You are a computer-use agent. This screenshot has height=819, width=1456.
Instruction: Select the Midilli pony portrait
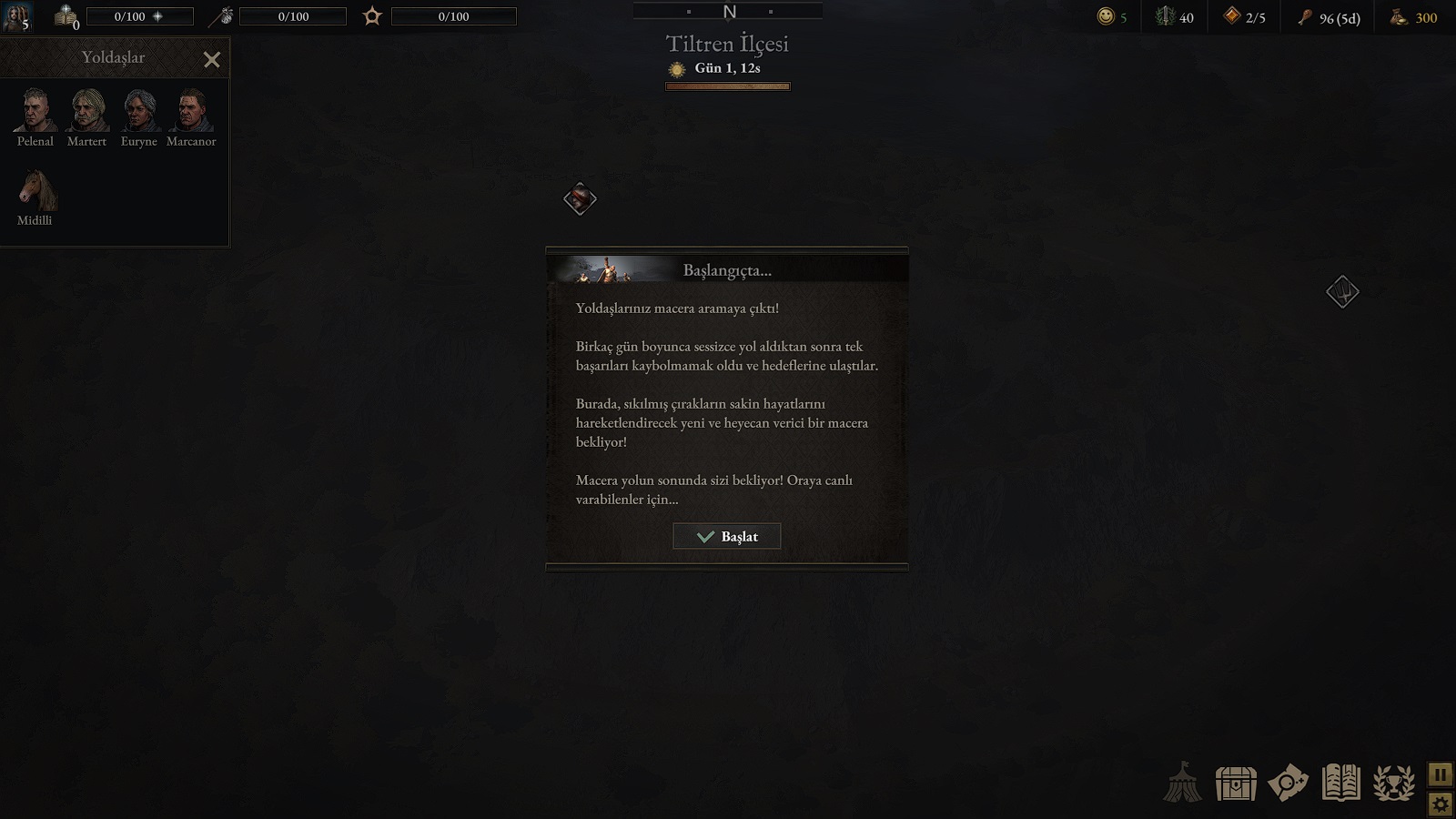pos(36,190)
